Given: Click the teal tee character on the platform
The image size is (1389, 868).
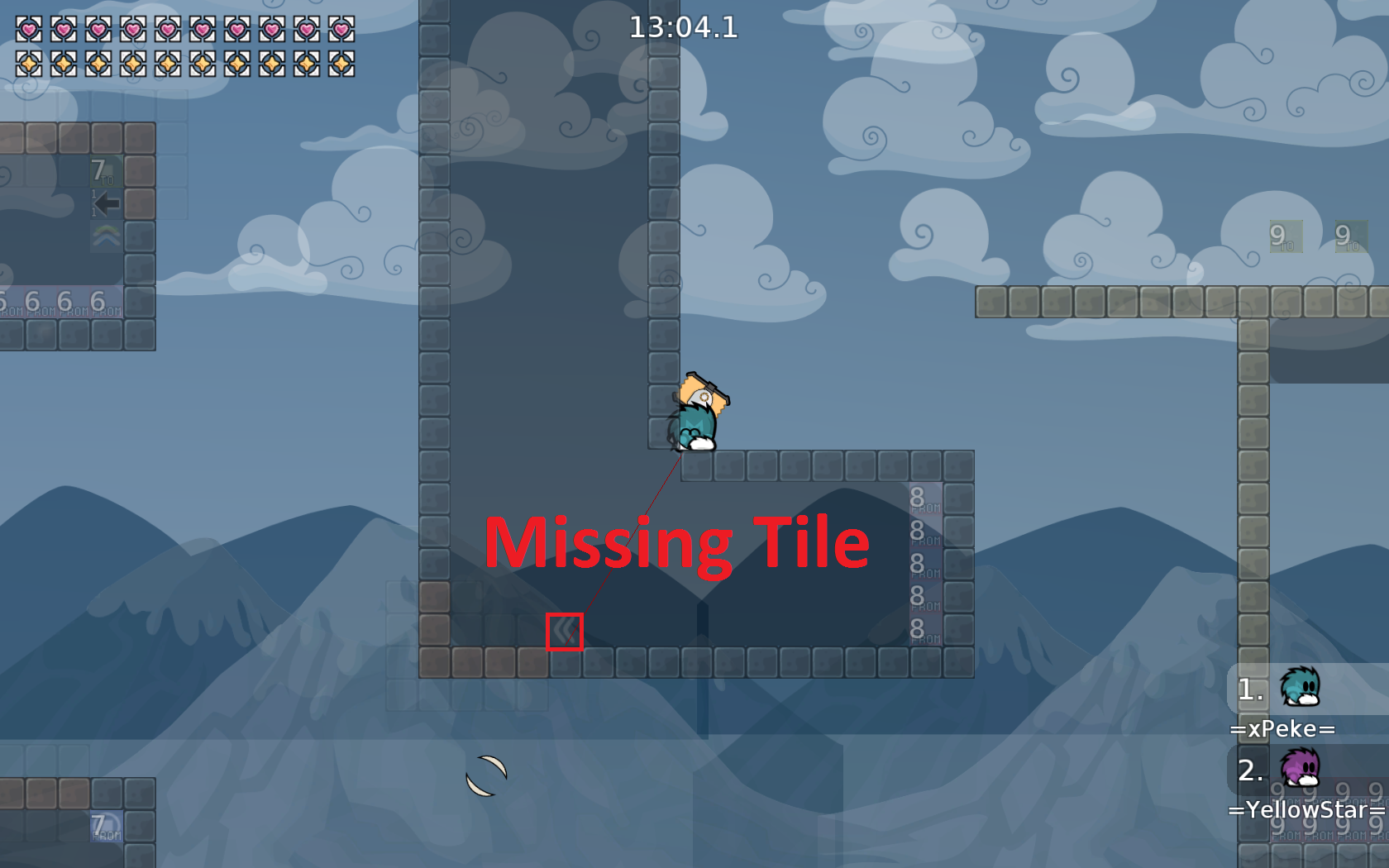Looking at the screenshot, I should 693,422.
